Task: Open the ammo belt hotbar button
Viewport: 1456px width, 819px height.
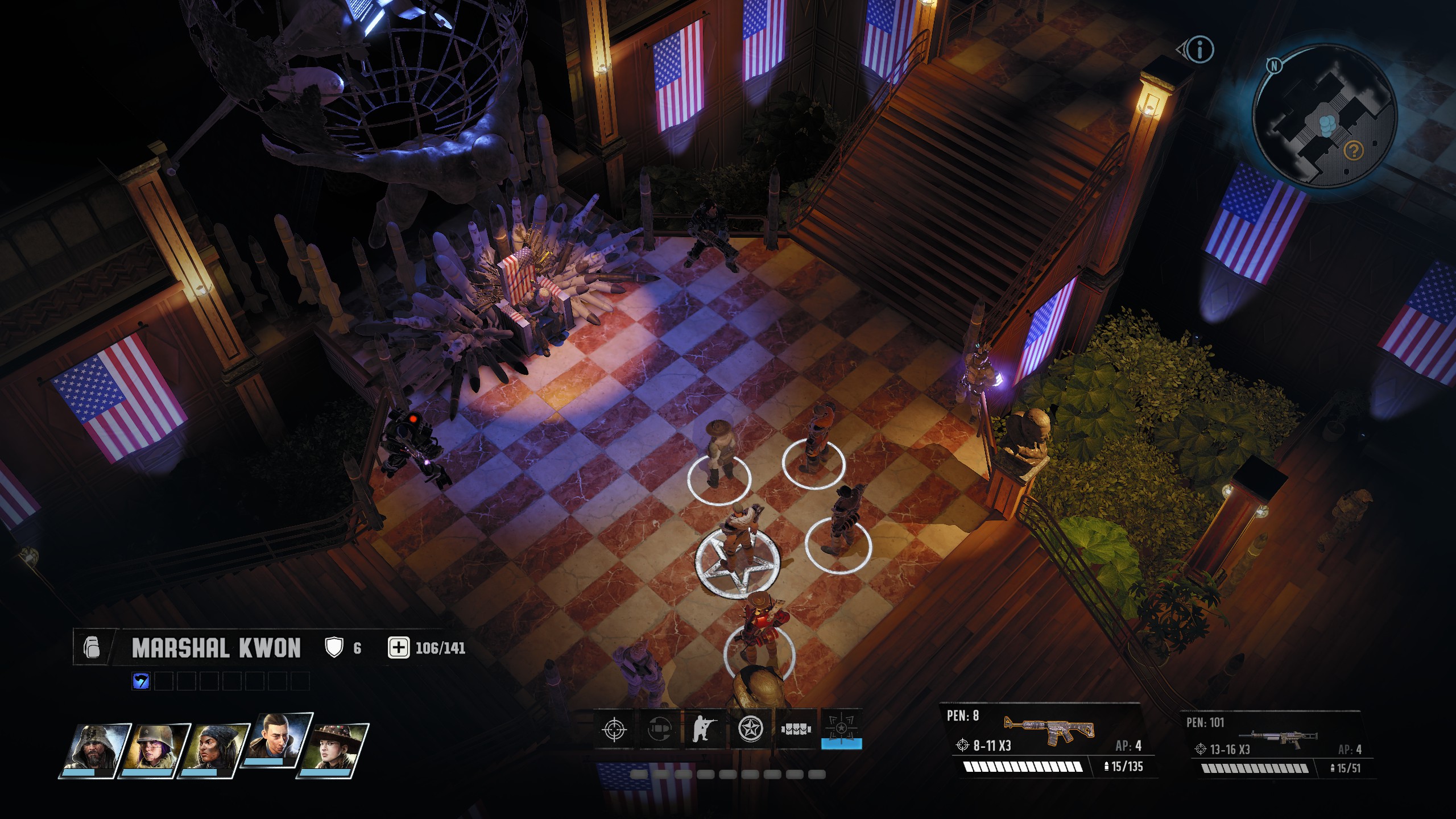Action: pos(795,729)
